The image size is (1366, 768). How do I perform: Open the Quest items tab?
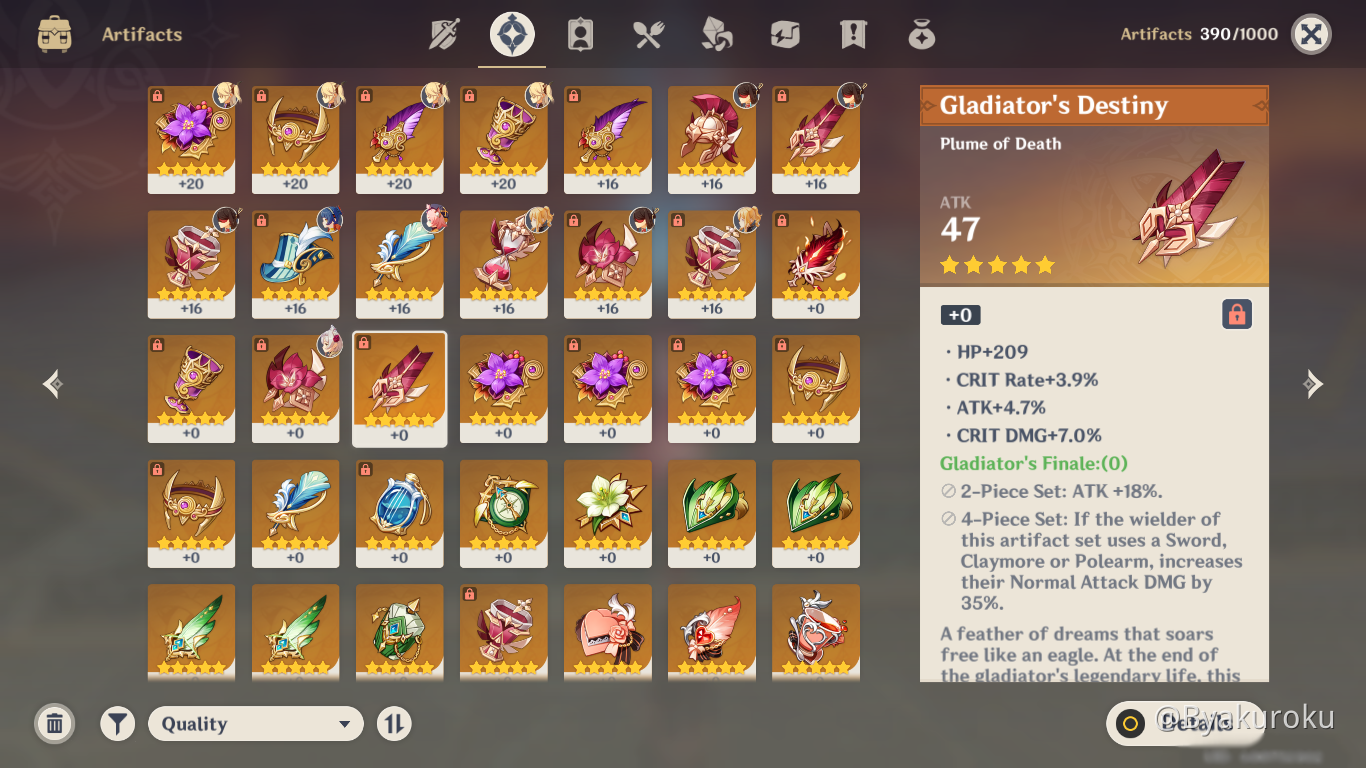(x=853, y=35)
